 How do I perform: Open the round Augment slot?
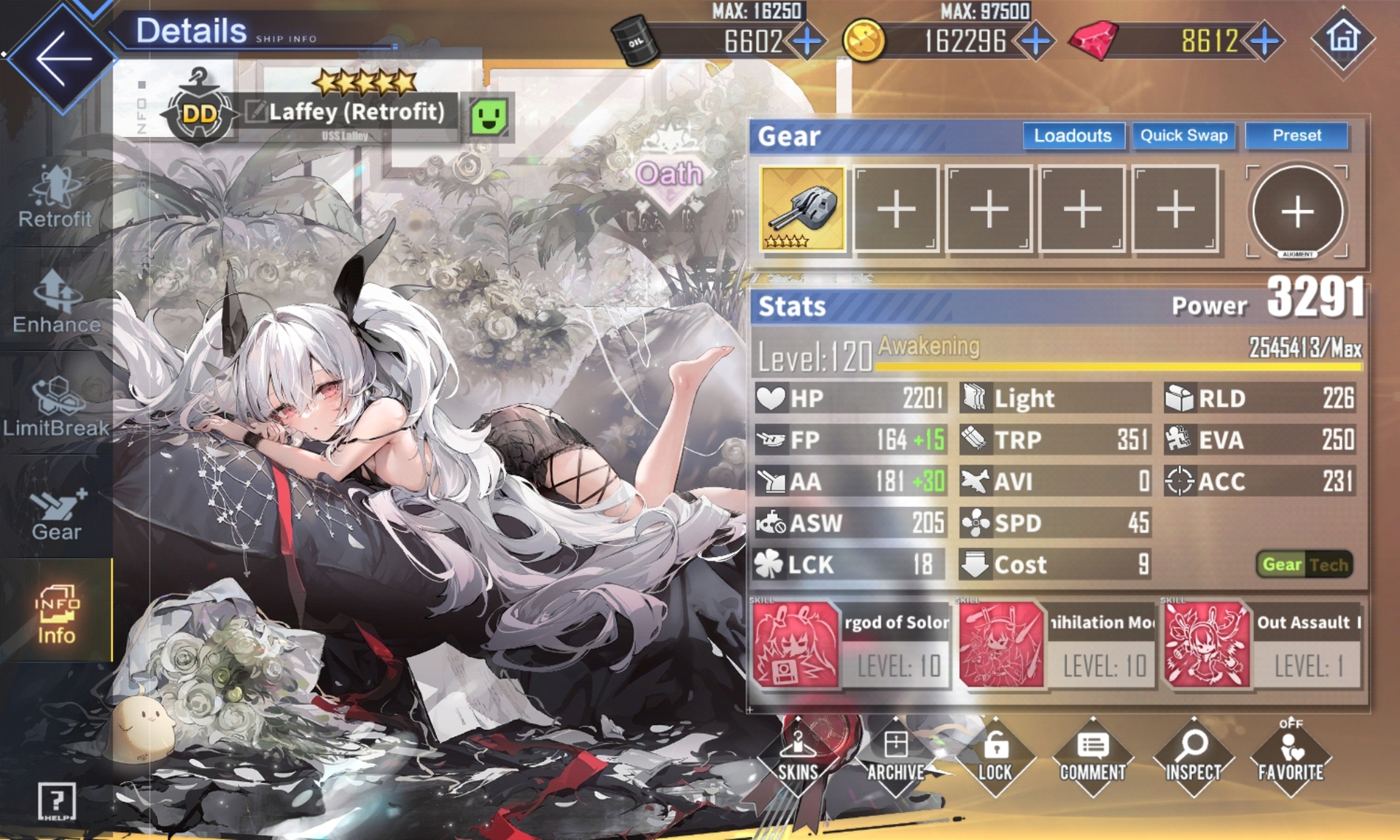pos(1297,211)
